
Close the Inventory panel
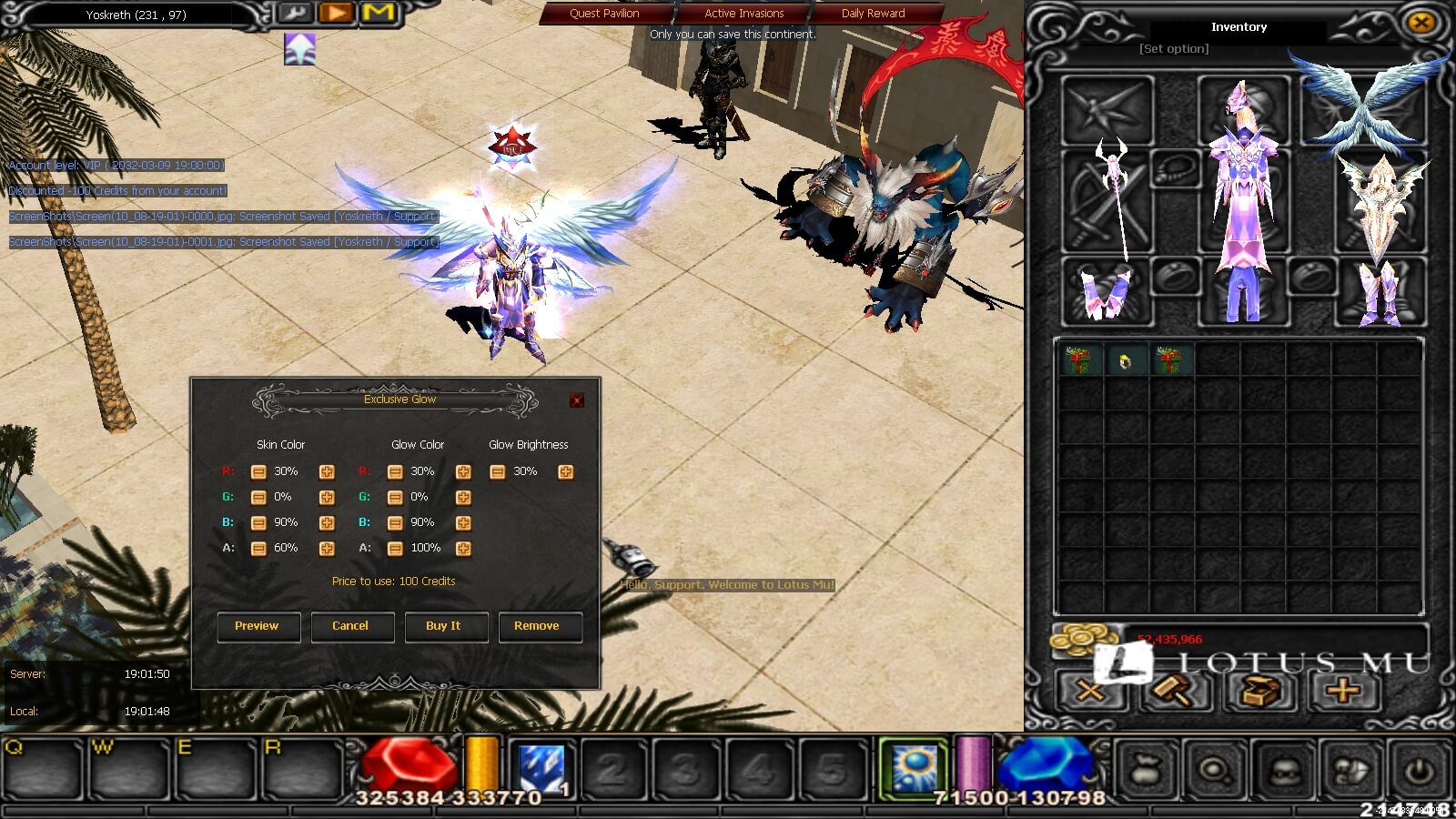click(x=1421, y=23)
